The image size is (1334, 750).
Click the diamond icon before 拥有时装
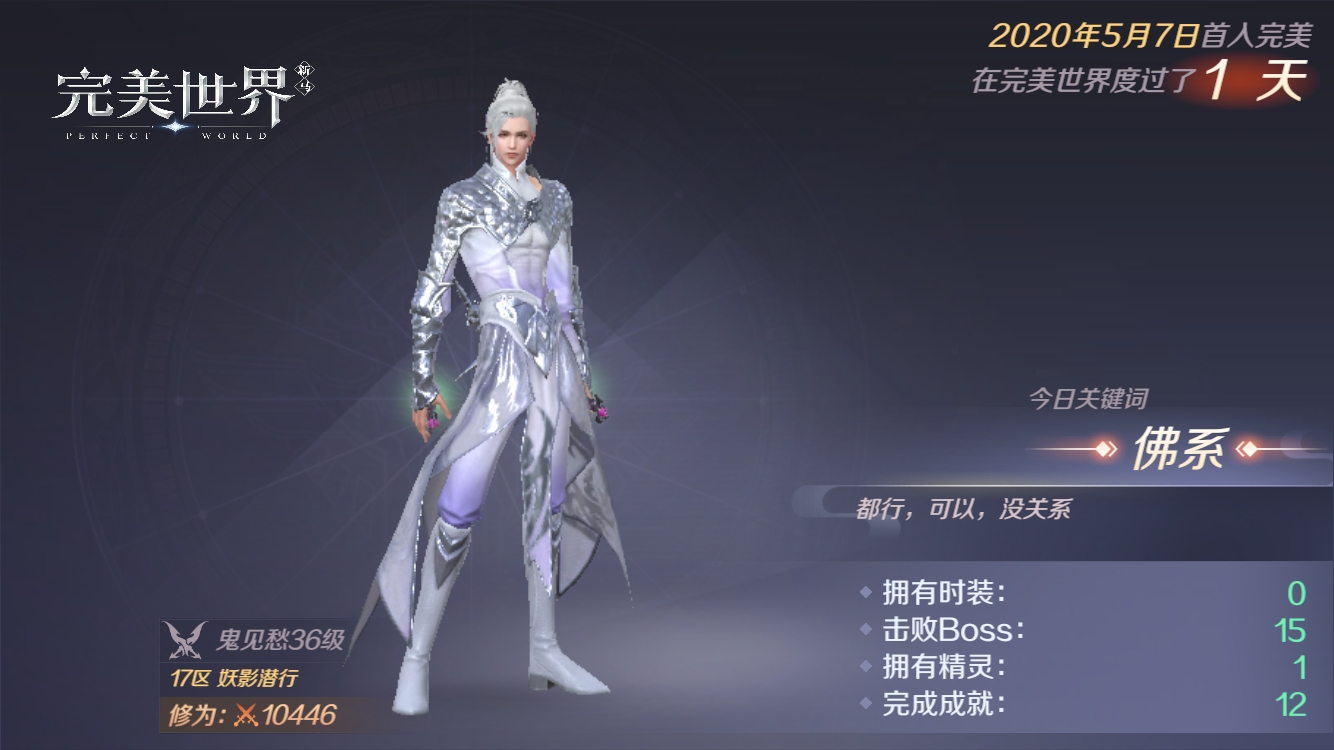click(x=866, y=591)
